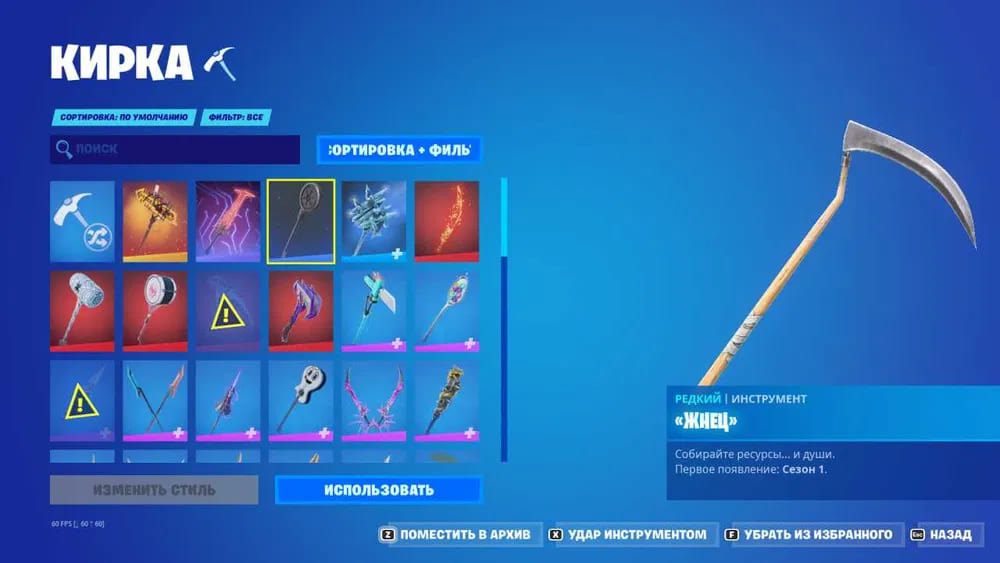1000x563 pixels.
Task: Preview the УДАР ИНСТРУМЕНТОМ swing action
Action: point(628,535)
